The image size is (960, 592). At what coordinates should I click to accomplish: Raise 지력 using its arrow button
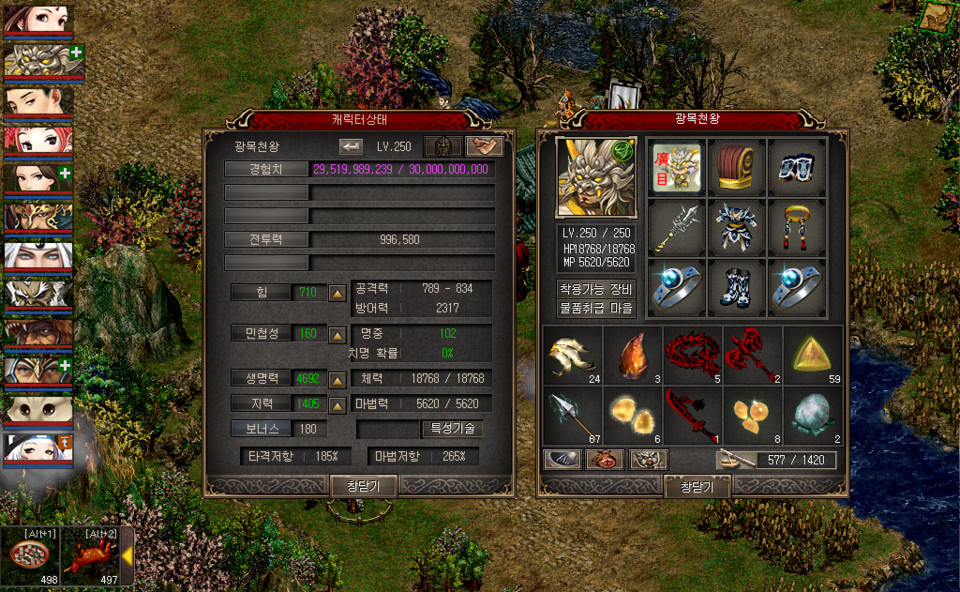(x=338, y=404)
